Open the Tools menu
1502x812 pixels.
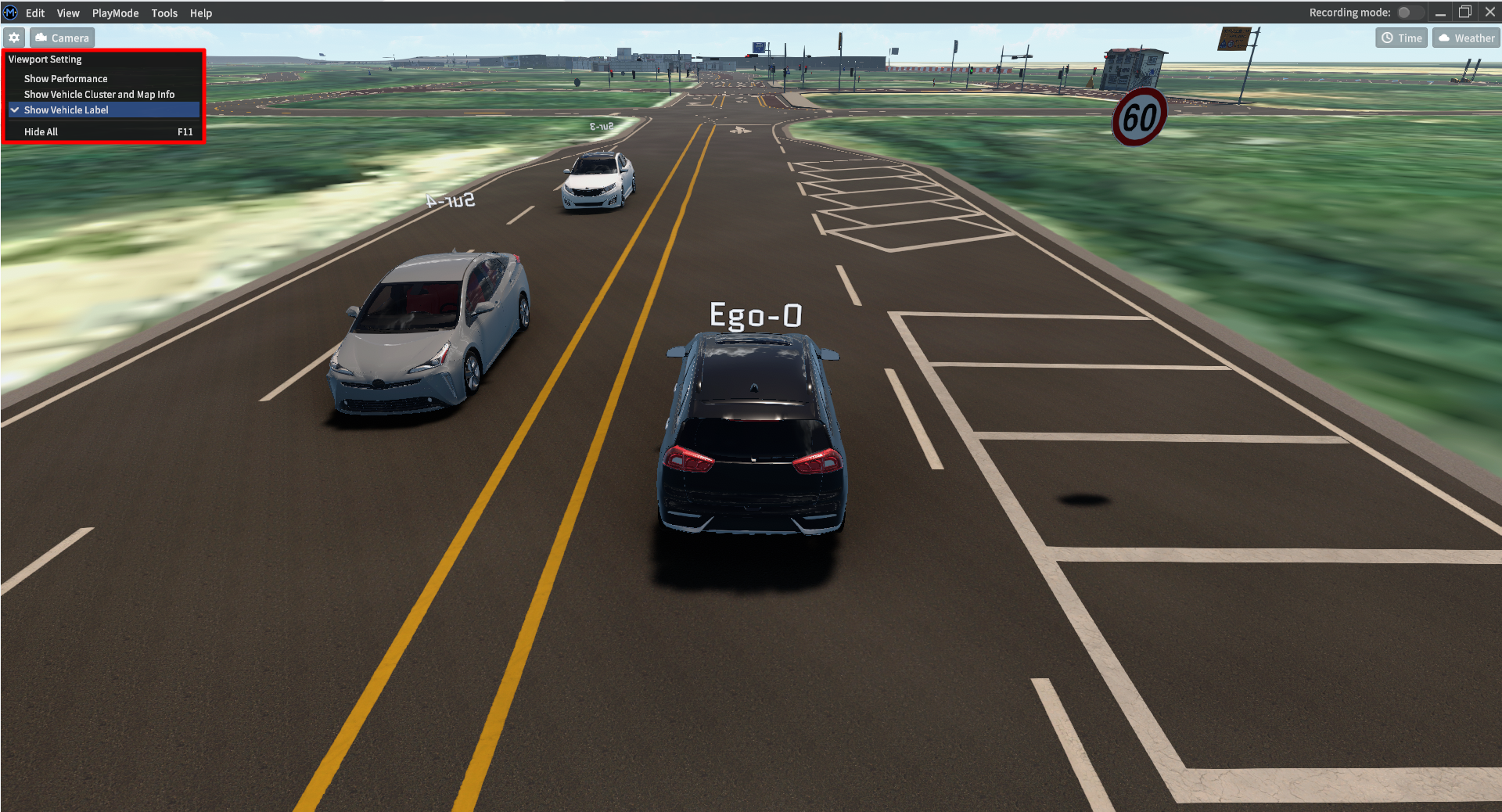click(x=164, y=13)
